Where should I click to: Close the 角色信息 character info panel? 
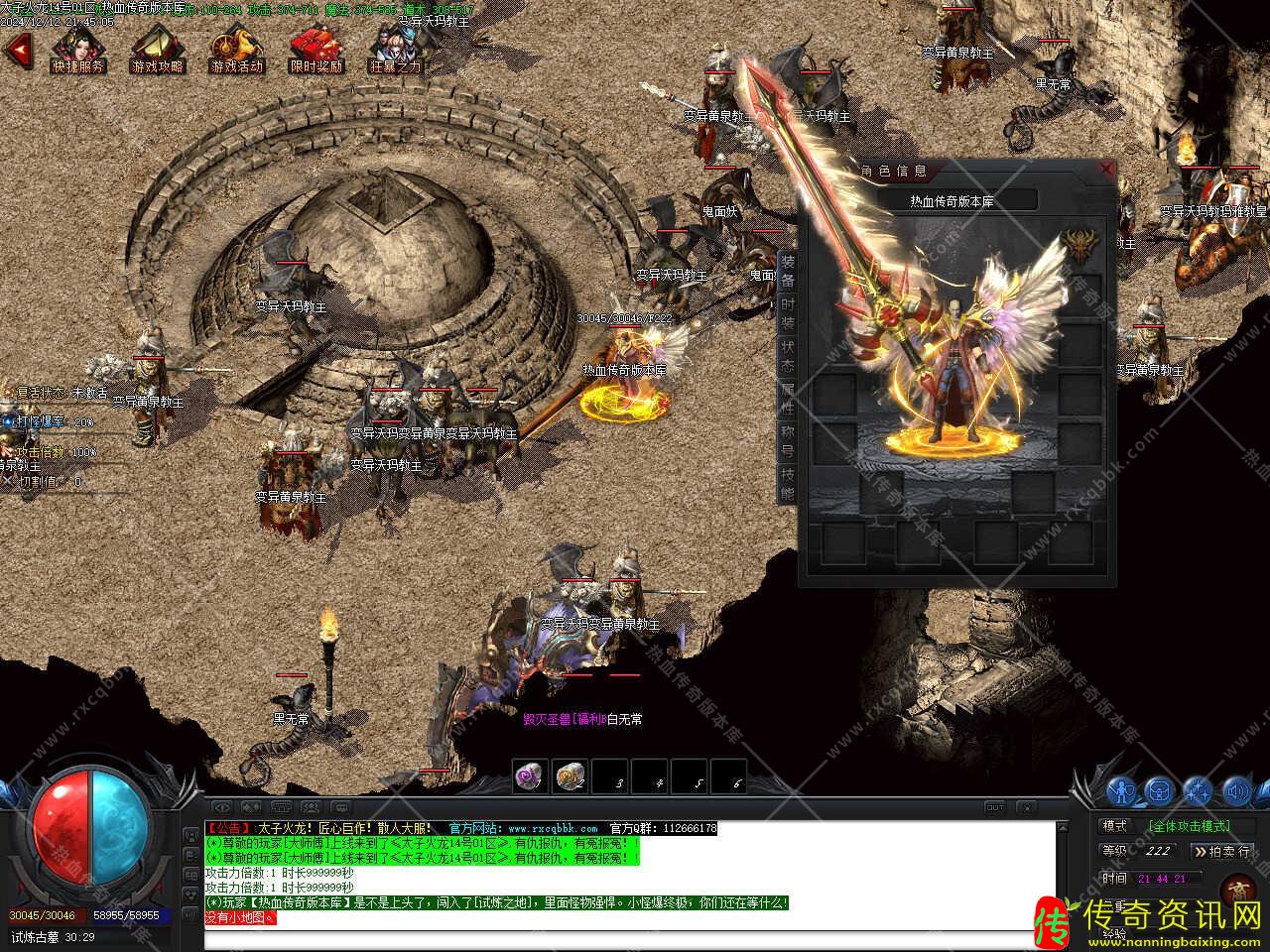pos(1106,170)
